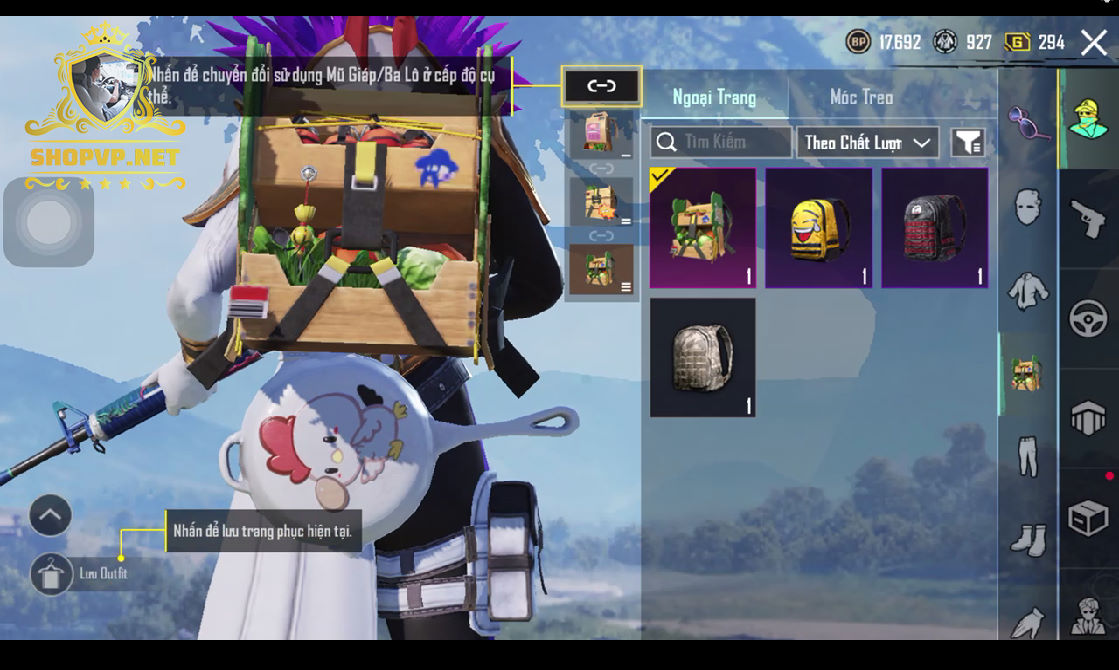Close the inventory with the X button
Image resolution: width=1119 pixels, height=670 pixels.
click(x=1094, y=42)
